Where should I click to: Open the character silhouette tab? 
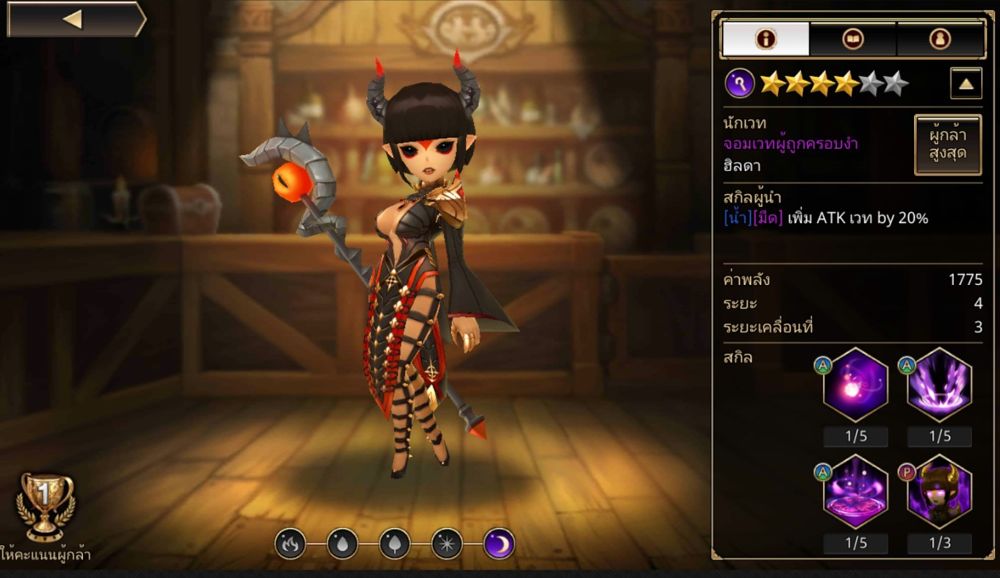pyautogui.click(x=939, y=39)
